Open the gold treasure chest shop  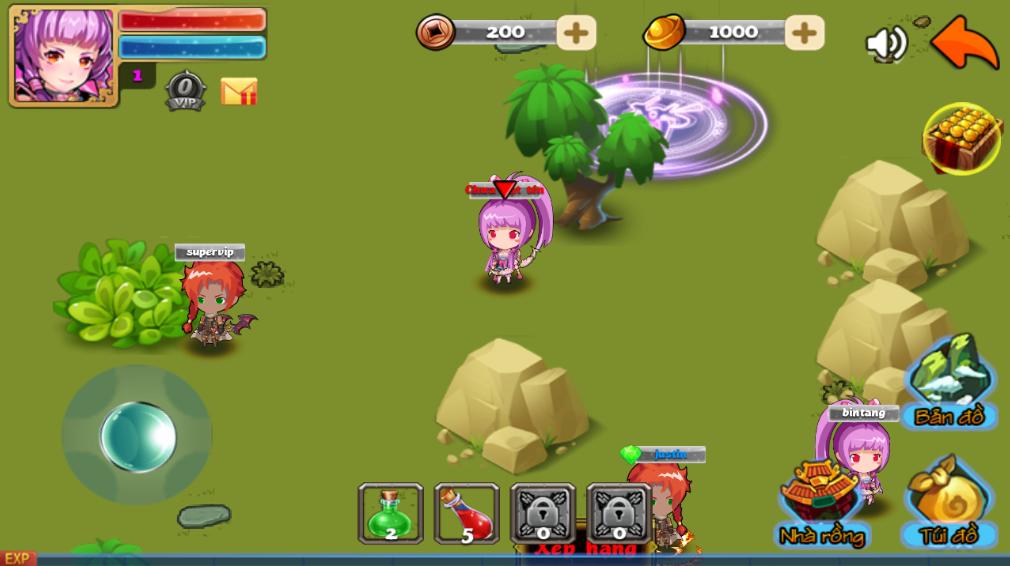click(962, 138)
